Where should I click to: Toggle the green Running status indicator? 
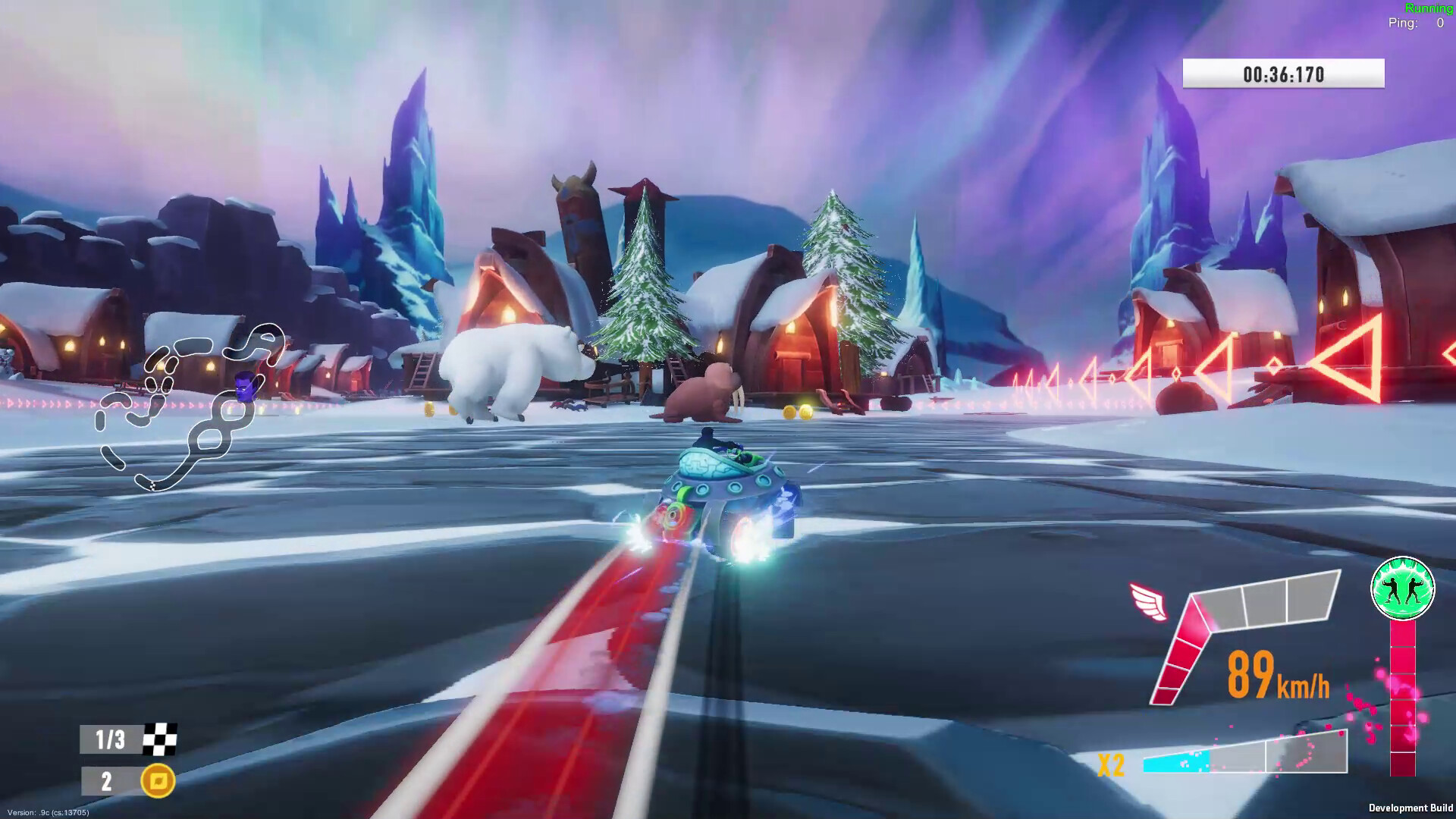pos(1429,8)
